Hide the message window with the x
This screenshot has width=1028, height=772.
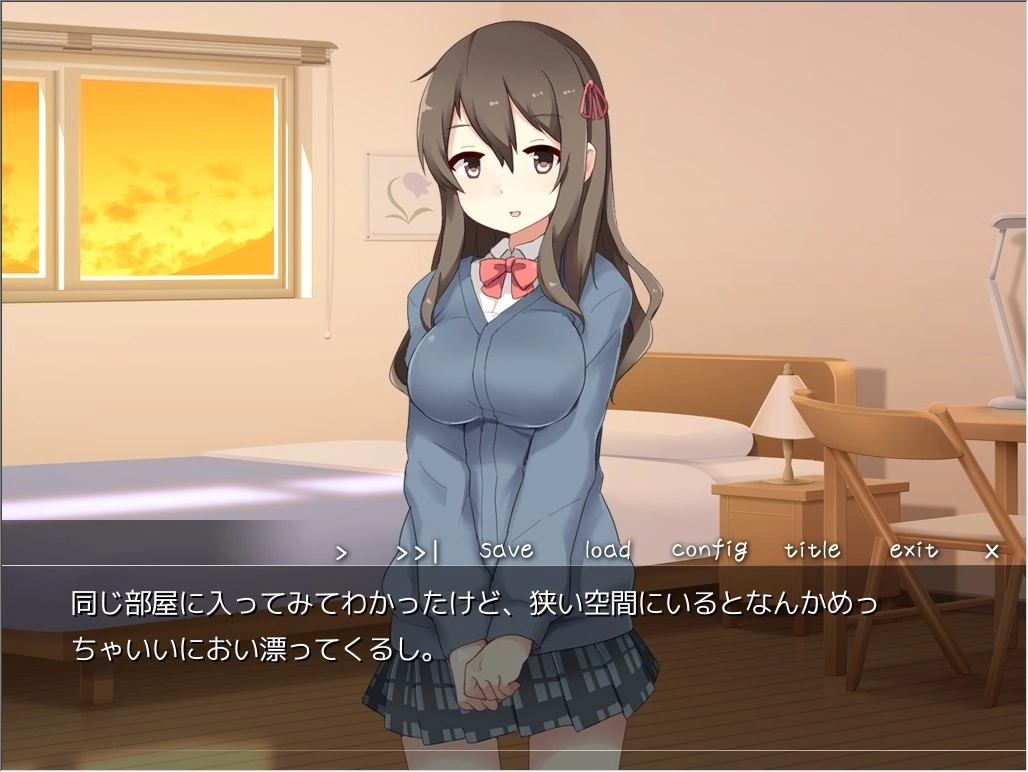[992, 551]
